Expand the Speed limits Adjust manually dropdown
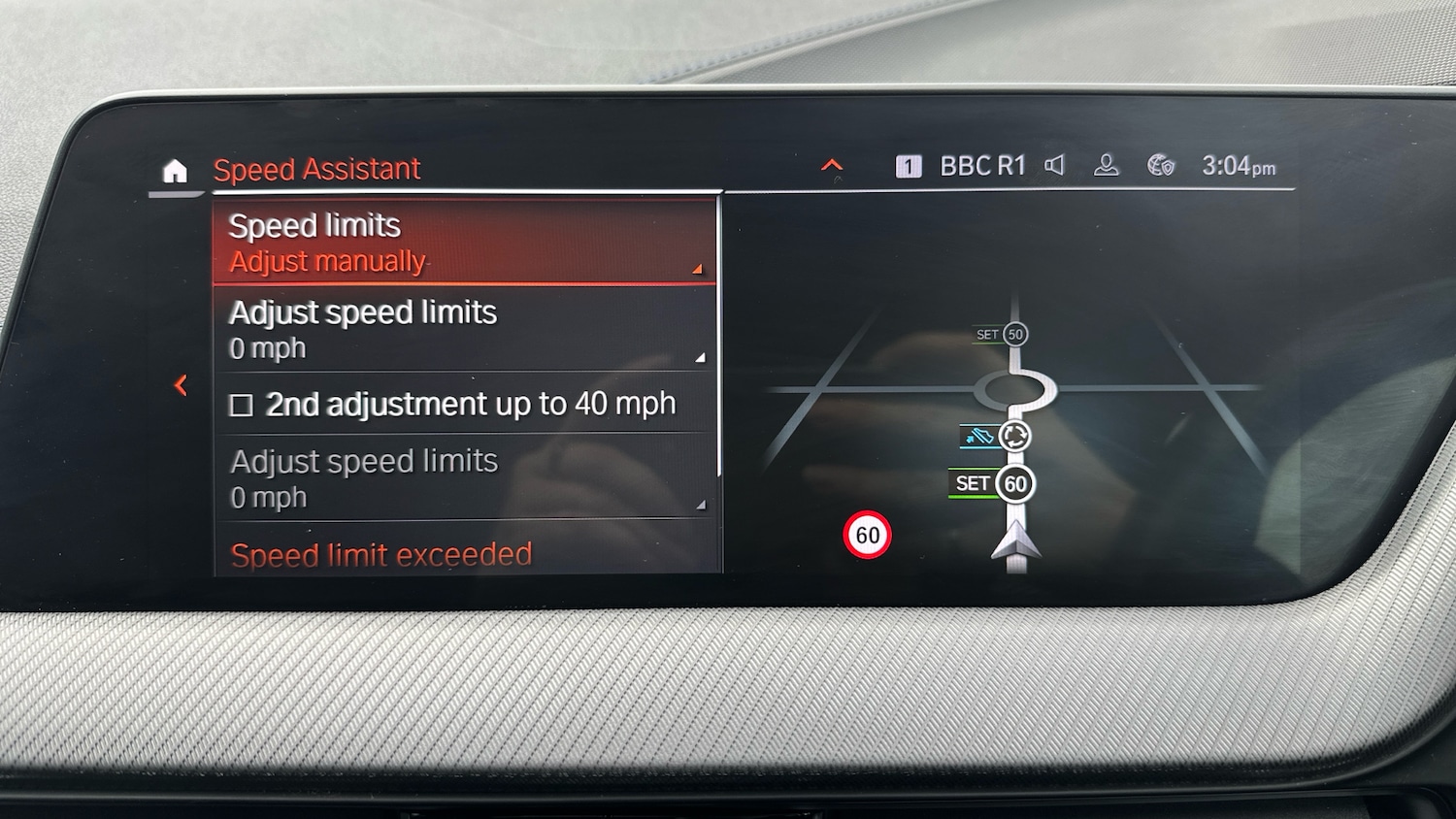The height and width of the screenshot is (819, 1456). [464, 242]
